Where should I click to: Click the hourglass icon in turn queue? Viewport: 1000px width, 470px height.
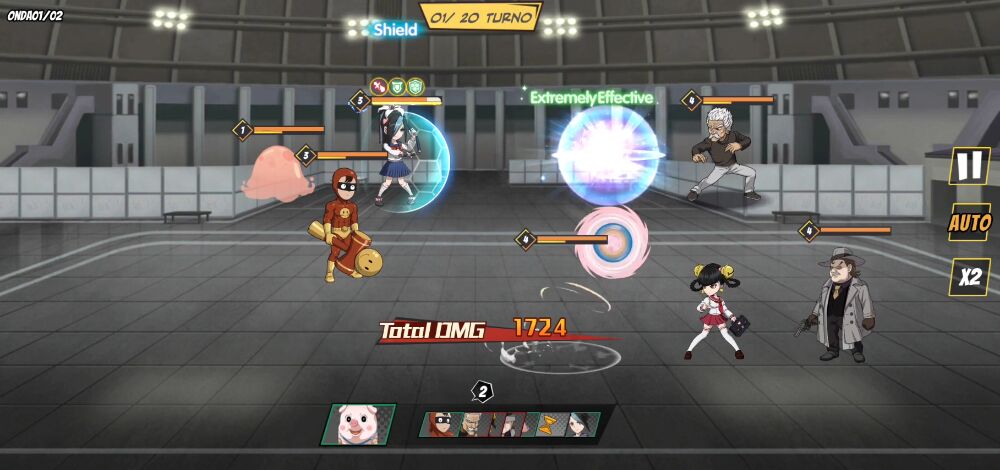(548, 424)
